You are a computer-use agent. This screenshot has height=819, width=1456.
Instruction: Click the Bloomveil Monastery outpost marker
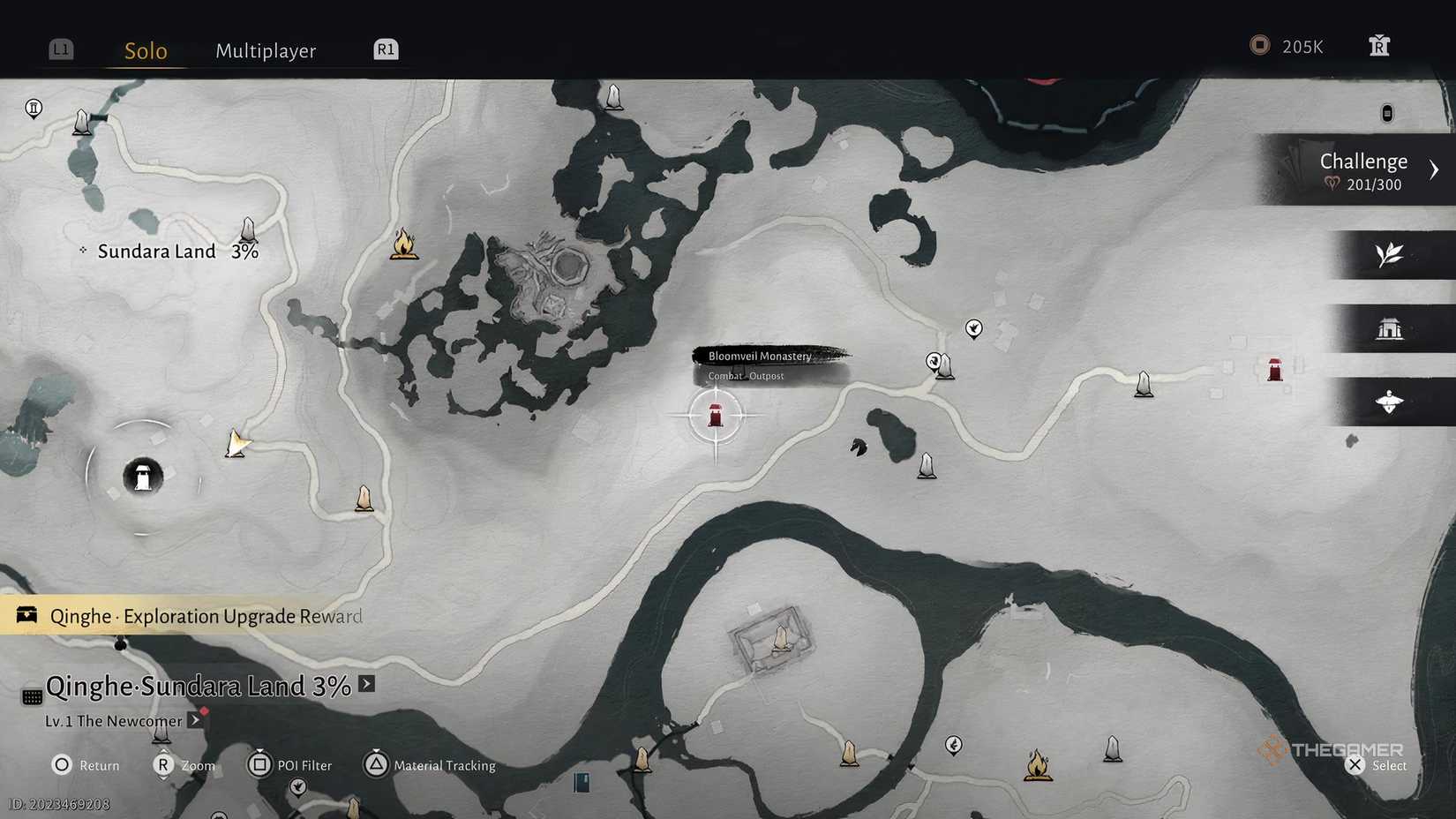pyautogui.click(x=715, y=415)
